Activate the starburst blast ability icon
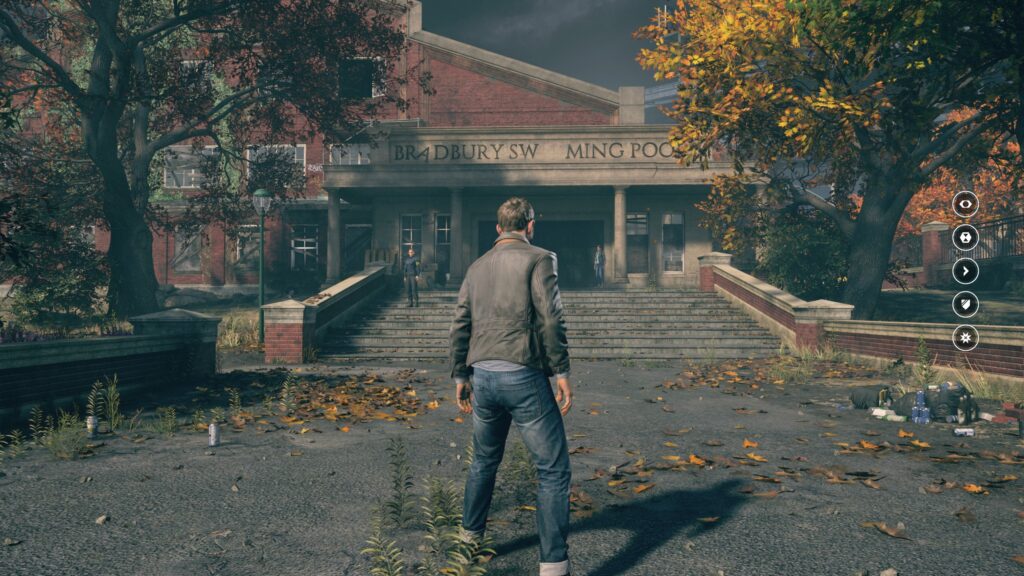The width and height of the screenshot is (1024, 576). pos(965,337)
